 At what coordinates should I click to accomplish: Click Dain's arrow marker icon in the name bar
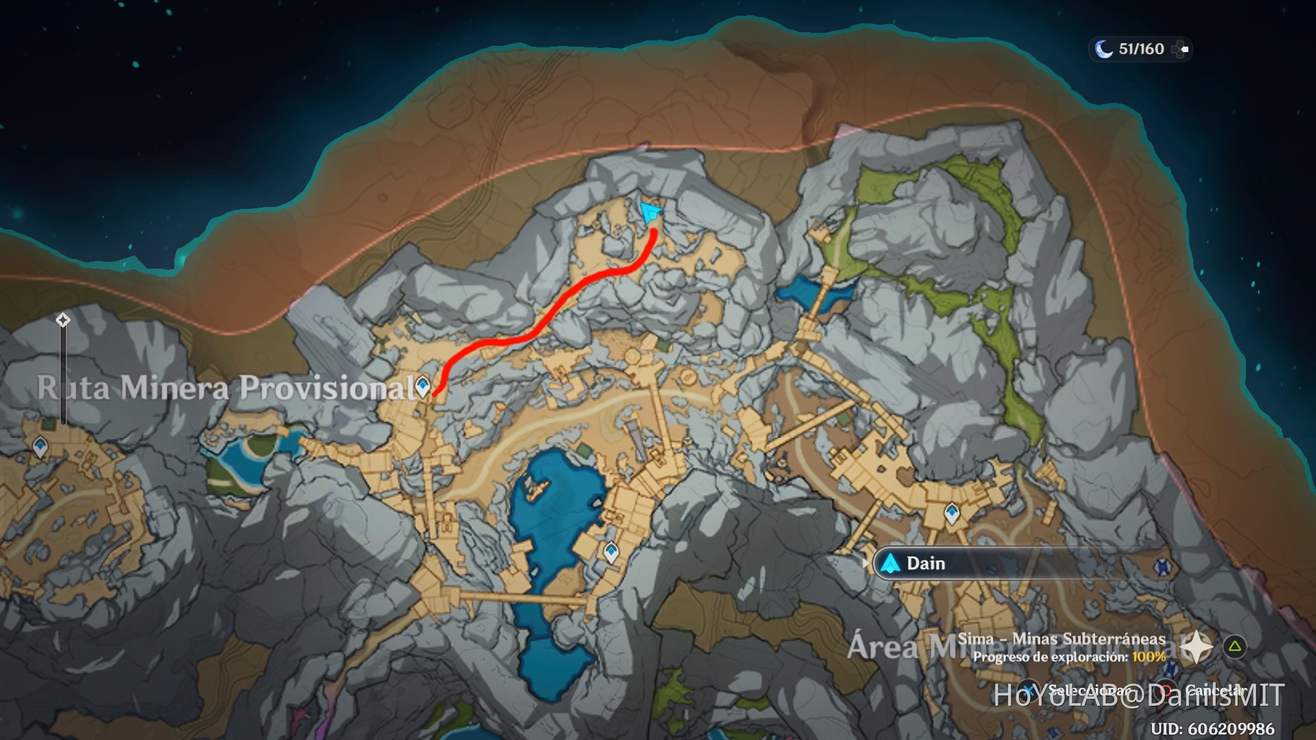[x=891, y=563]
